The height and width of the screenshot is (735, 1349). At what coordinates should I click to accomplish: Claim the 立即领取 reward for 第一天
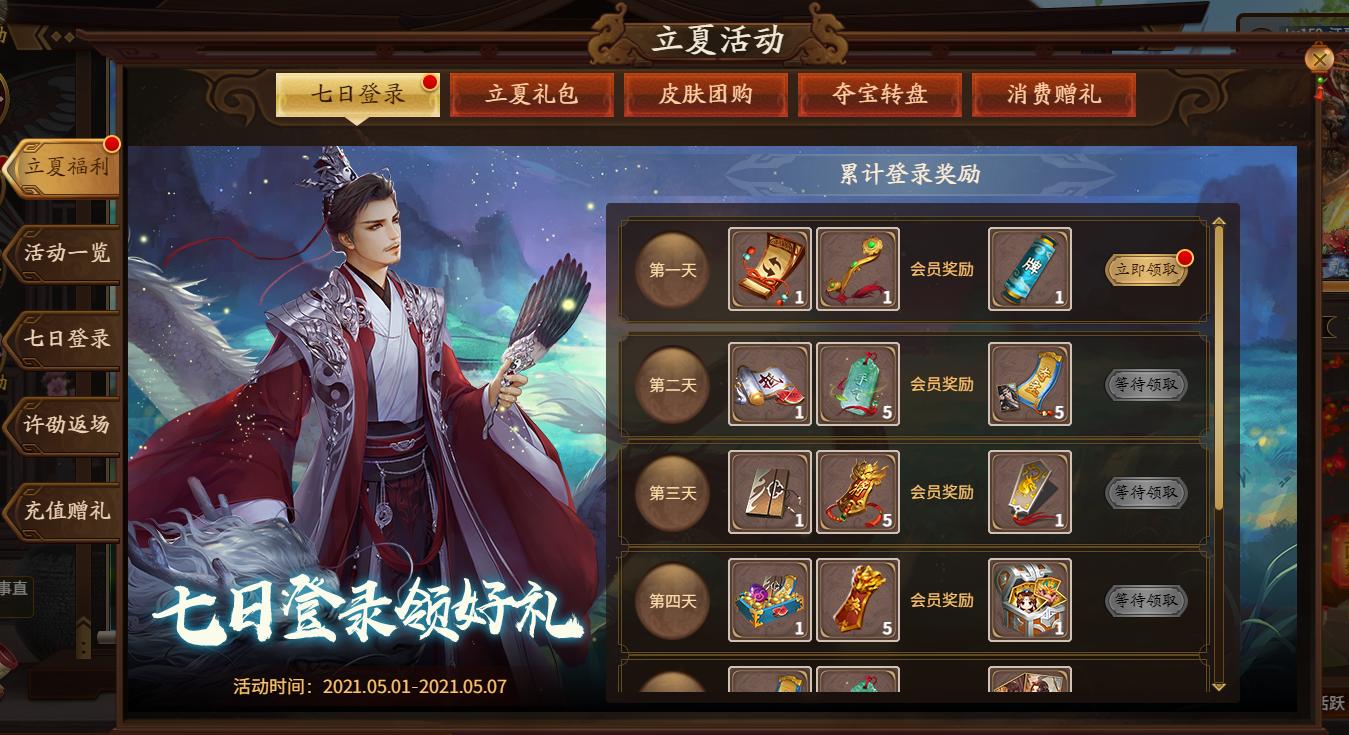(x=1145, y=268)
